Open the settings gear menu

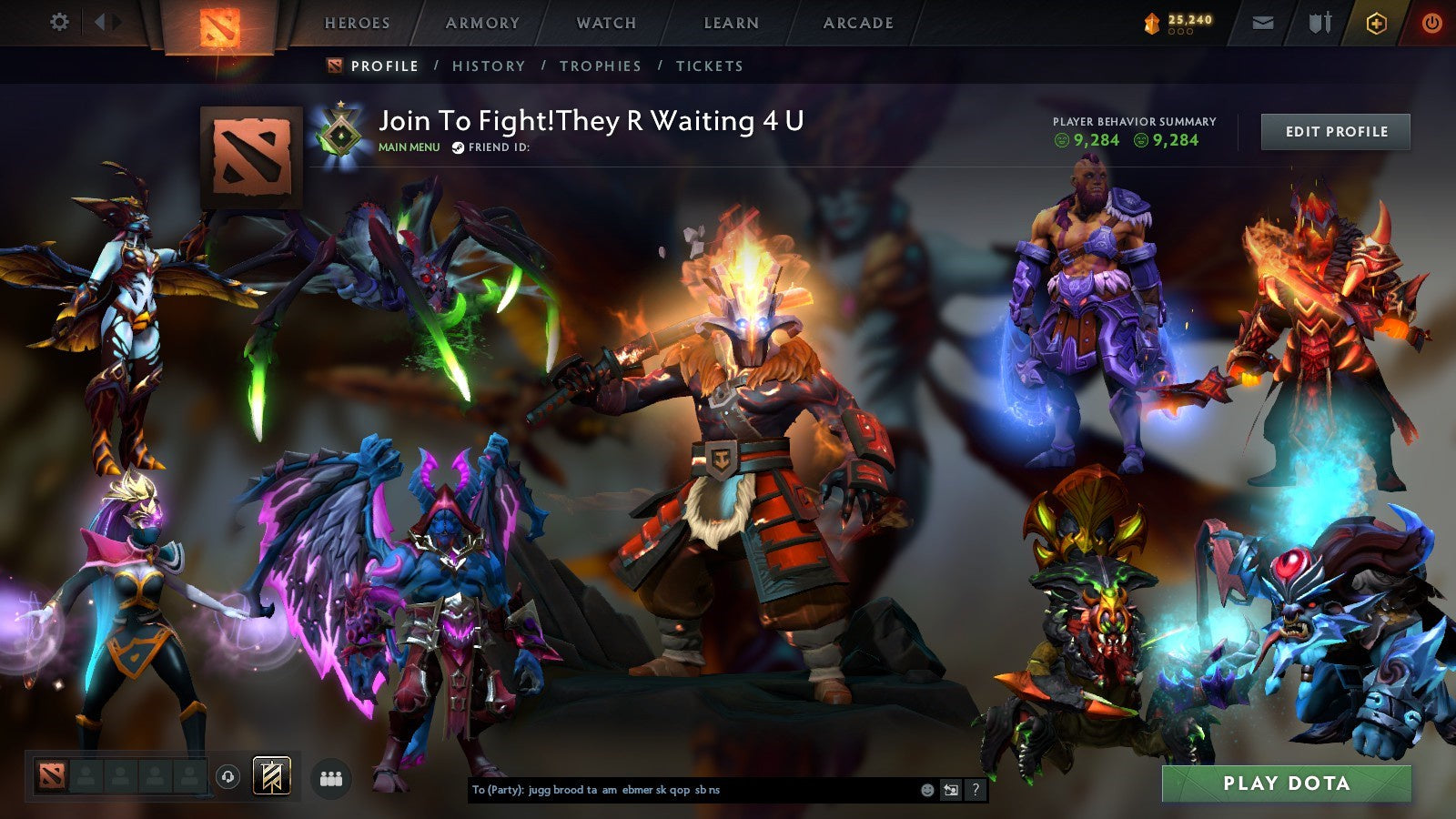59,20
